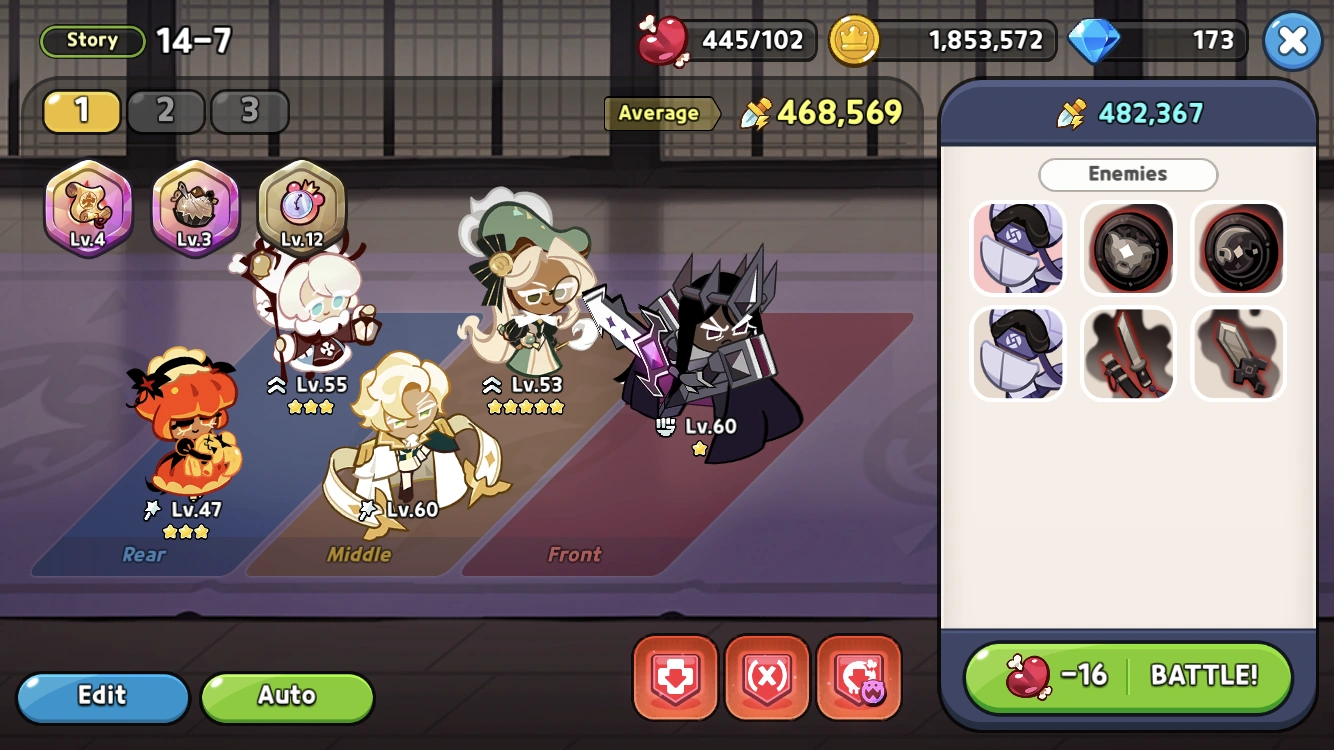View the dual daggers enemy thumbnail
Viewport: 1334px width, 750px height.
point(1128,353)
